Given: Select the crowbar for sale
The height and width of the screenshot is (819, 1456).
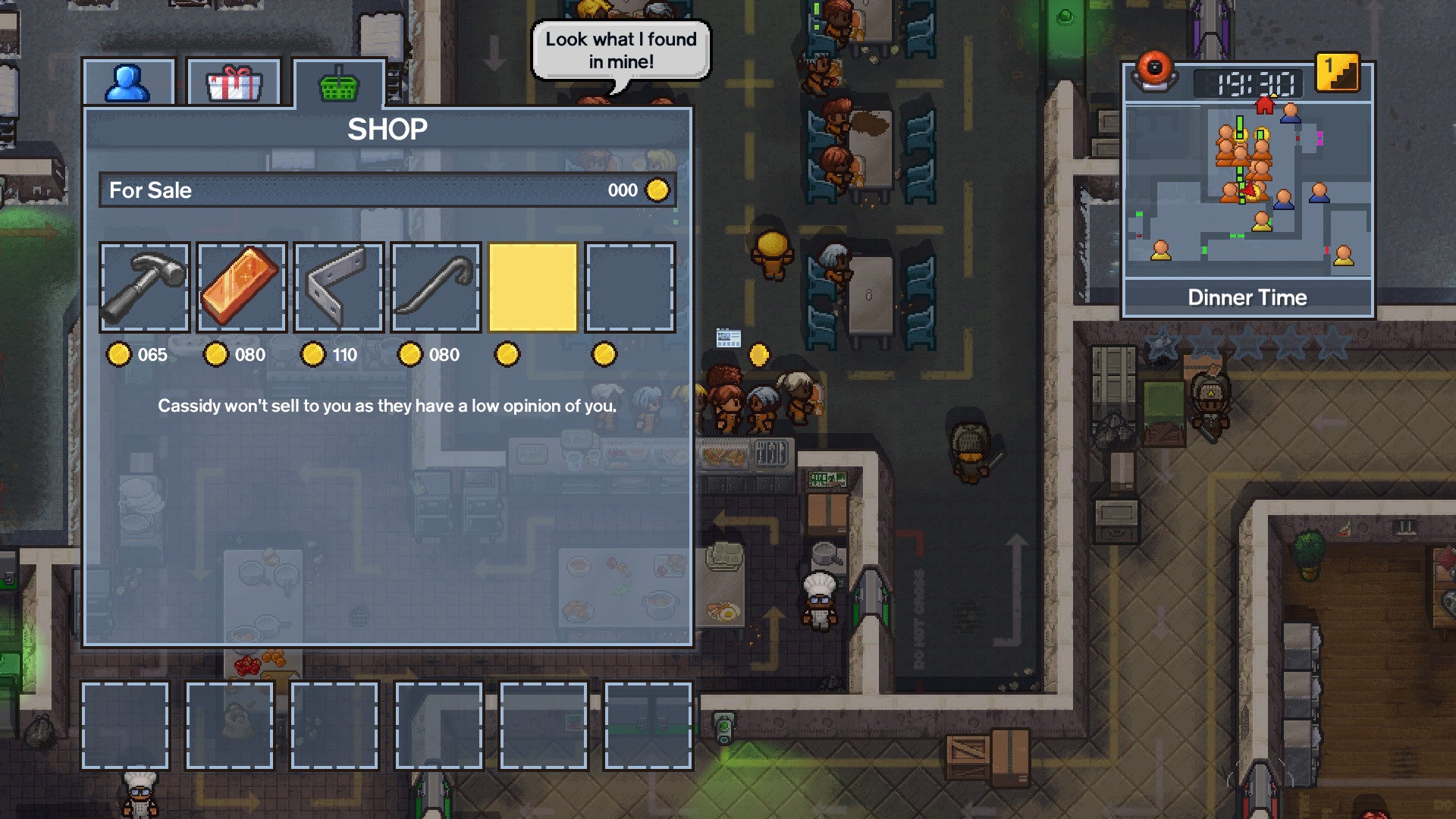Looking at the screenshot, I should coord(434,287).
